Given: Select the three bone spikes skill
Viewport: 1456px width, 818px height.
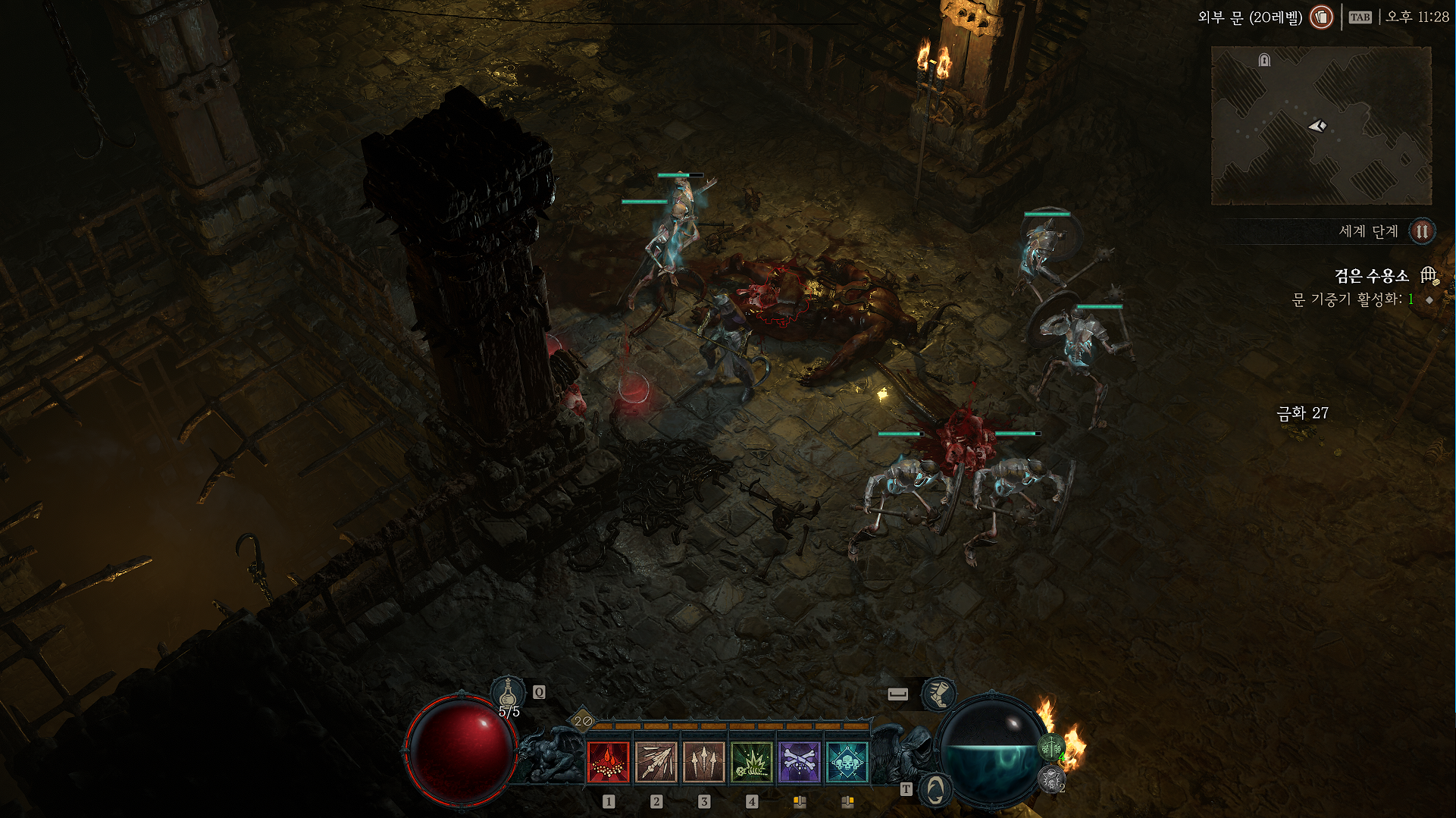Looking at the screenshot, I should point(703,761).
